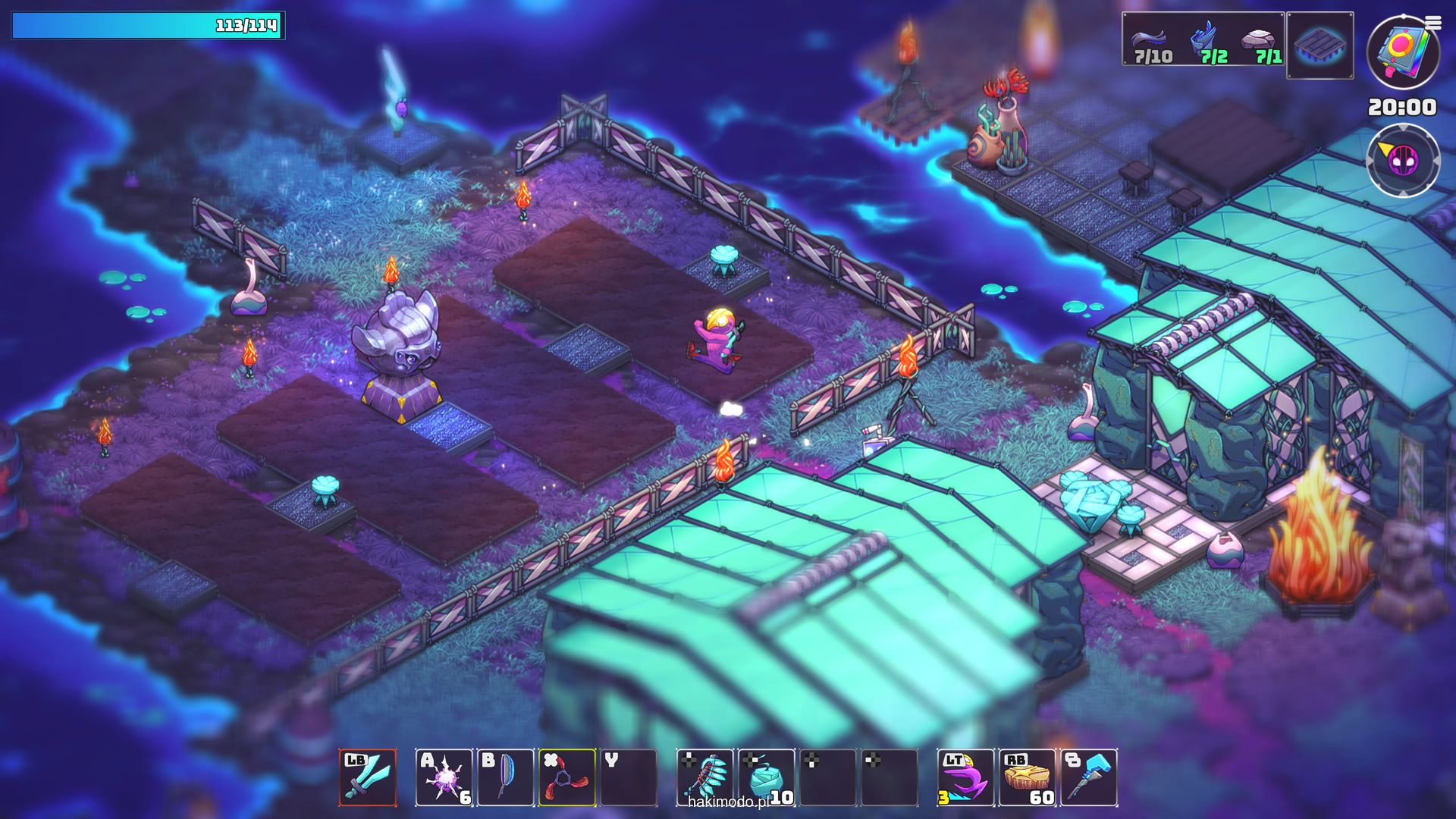Select the blue hammer tool slot
Viewport: 1456px width, 819px height.
click(x=1089, y=777)
